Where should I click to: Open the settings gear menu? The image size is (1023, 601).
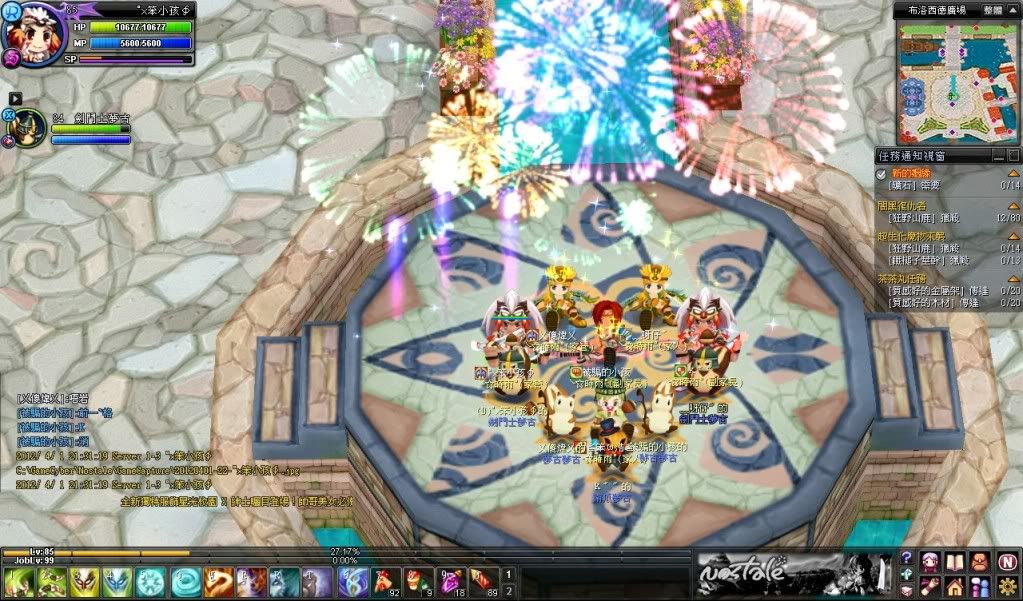pos(1007,585)
